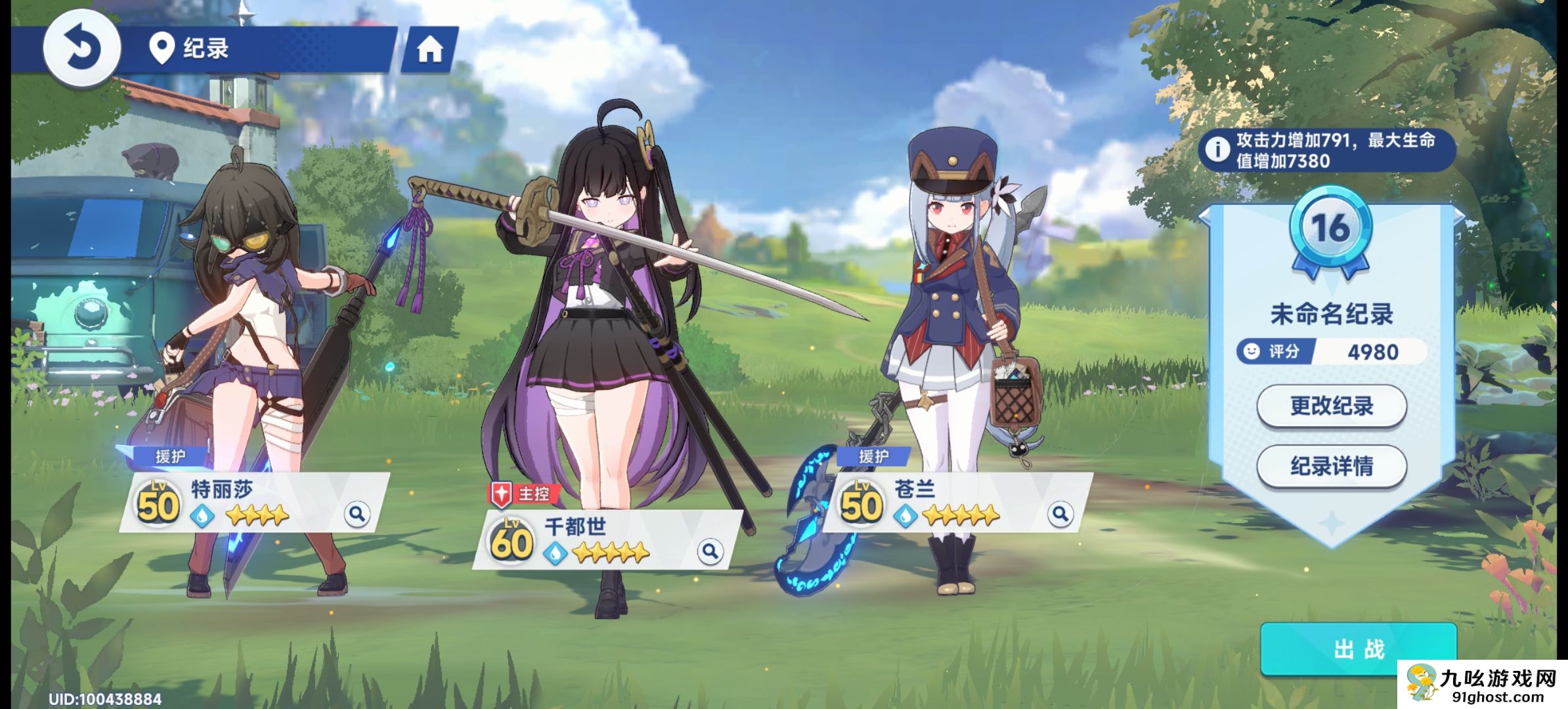Viewport: 1568px width, 709px height.
Task: Open 更改纪录 to change record
Action: pos(1332,406)
